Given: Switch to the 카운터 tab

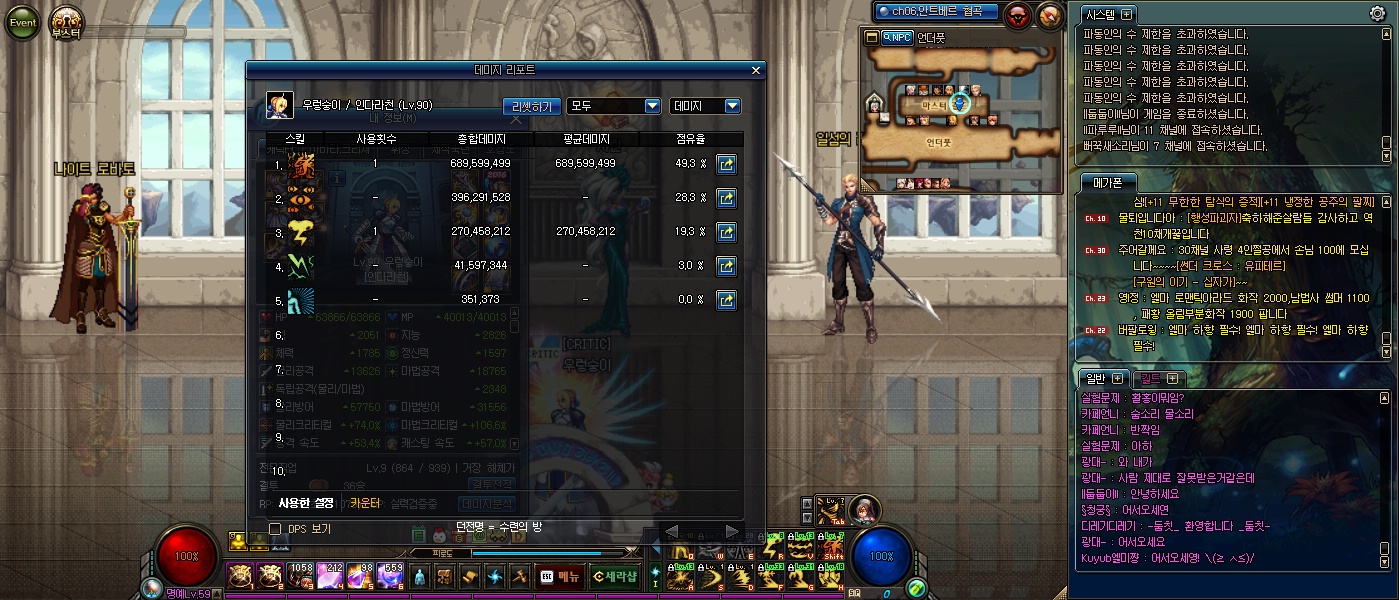Looking at the screenshot, I should pyautogui.click(x=365, y=503).
